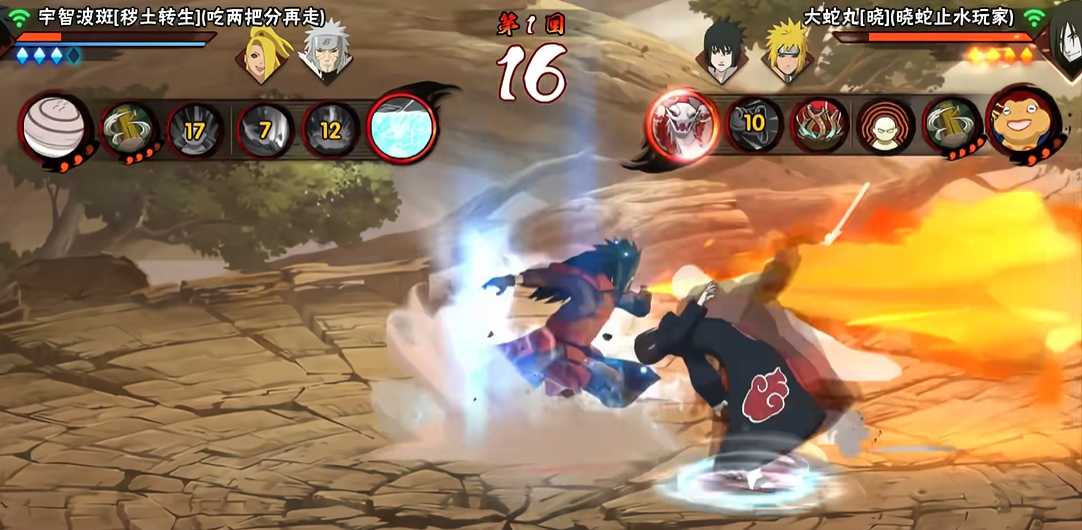Screen dimensions: 1082x530
Task: Activate the icy blue ultimate skill
Action: coord(402,127)
